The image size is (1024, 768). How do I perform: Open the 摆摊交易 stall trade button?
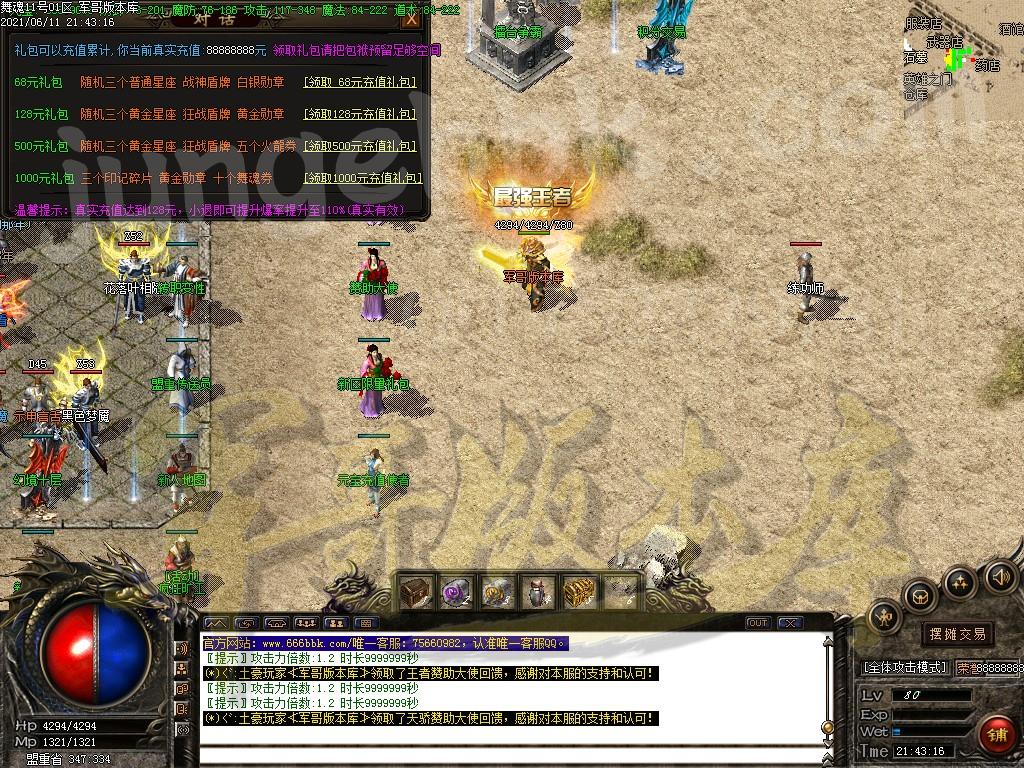pos(957,634)
